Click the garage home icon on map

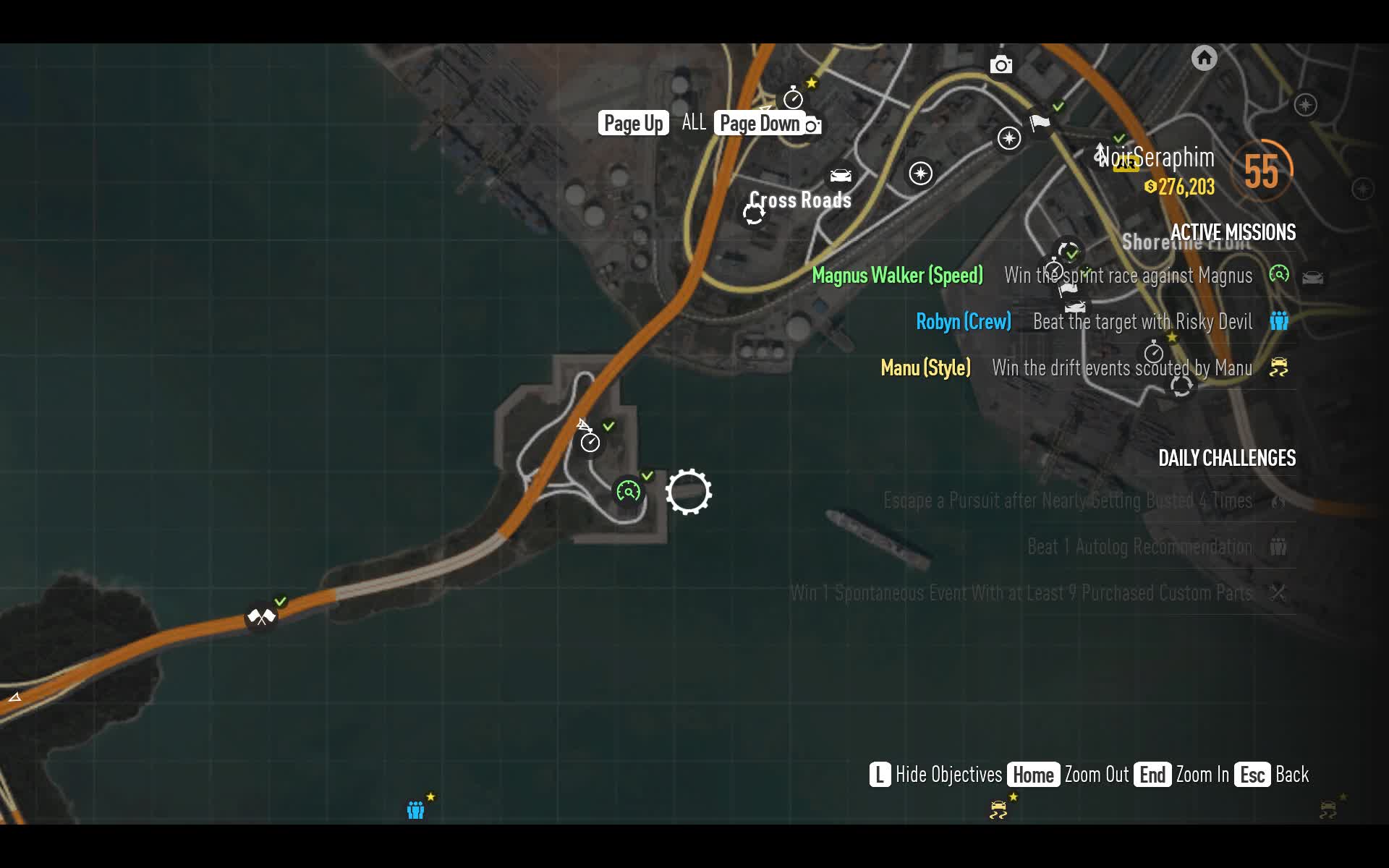1204,58
